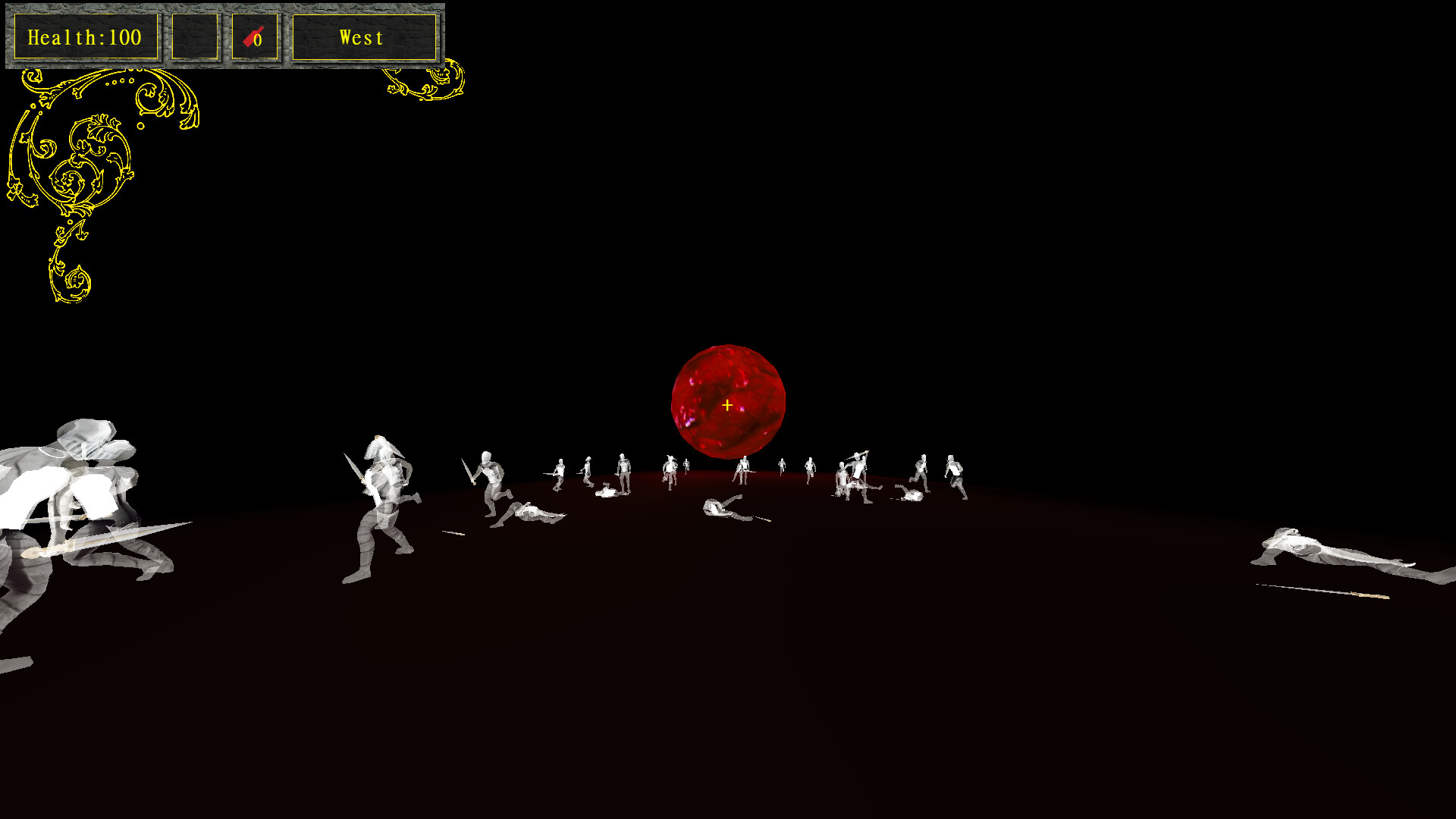This screenshot has height=819, width=1456.
Task: Click the Health:100 display panel
Action: click(x=85, y=36)
